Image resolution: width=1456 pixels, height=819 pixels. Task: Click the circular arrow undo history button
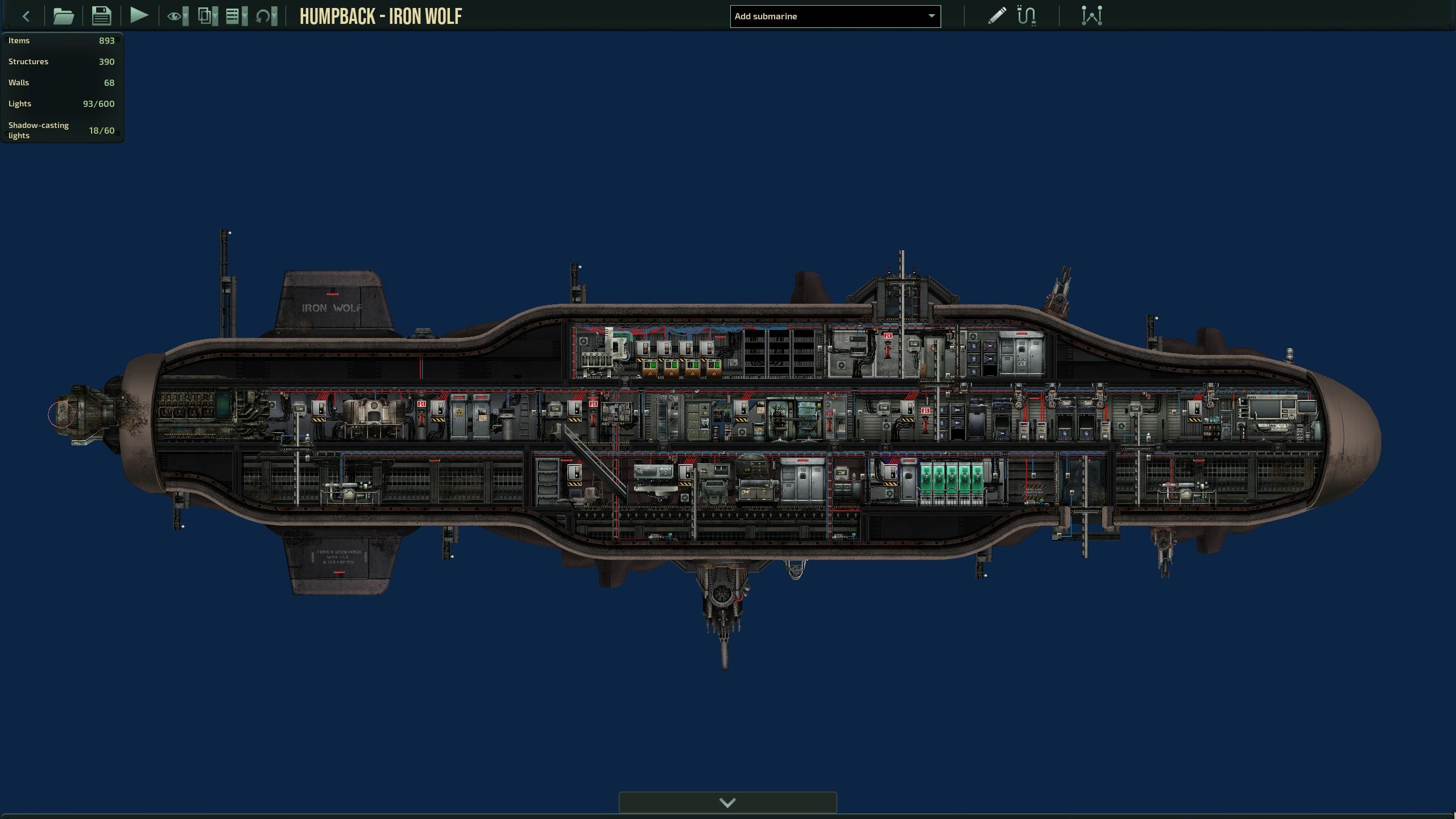tap(266, 16)
